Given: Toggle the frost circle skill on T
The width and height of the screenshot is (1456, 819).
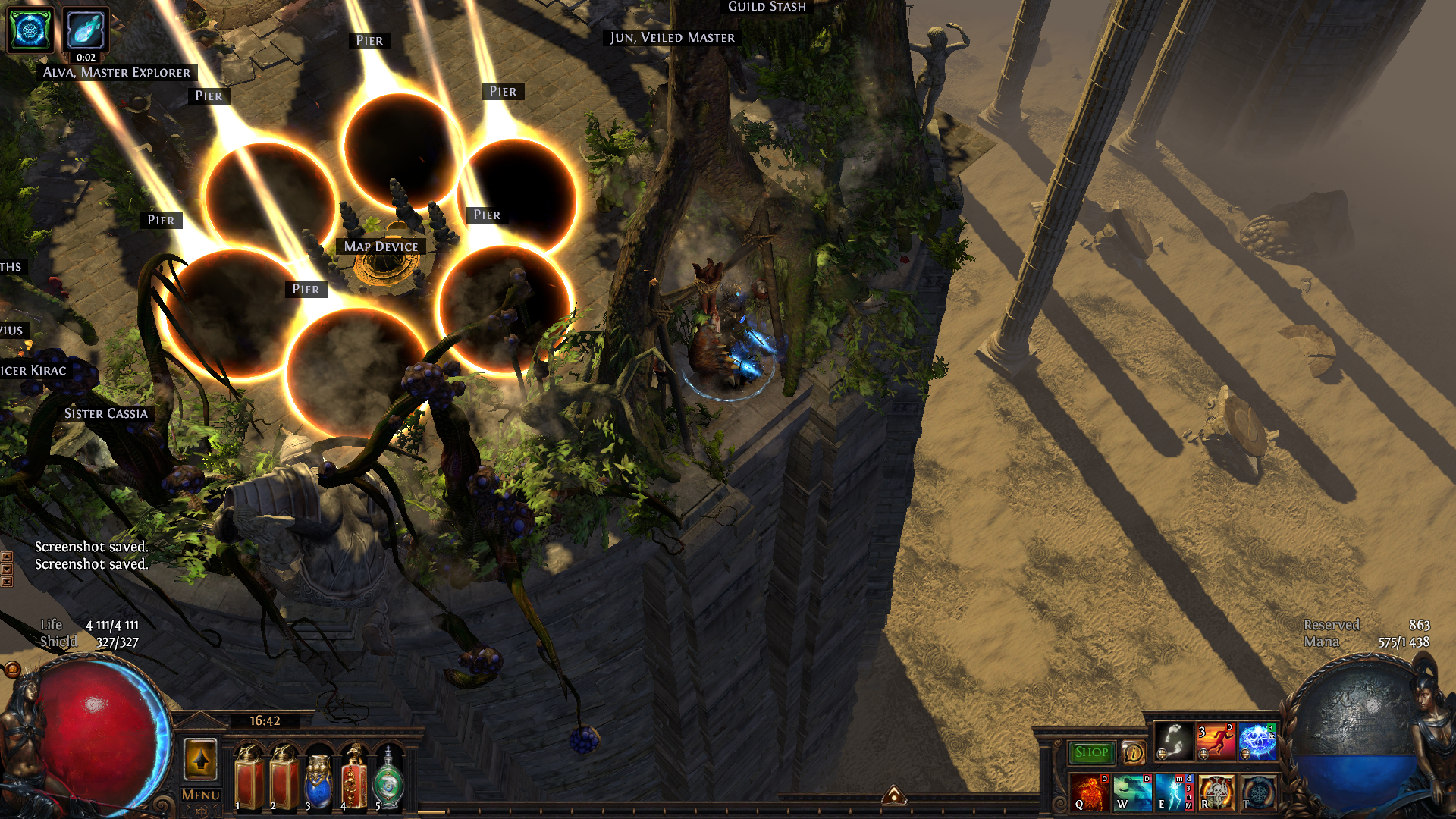Looking at the screenshot, I should pos(1258,792).
